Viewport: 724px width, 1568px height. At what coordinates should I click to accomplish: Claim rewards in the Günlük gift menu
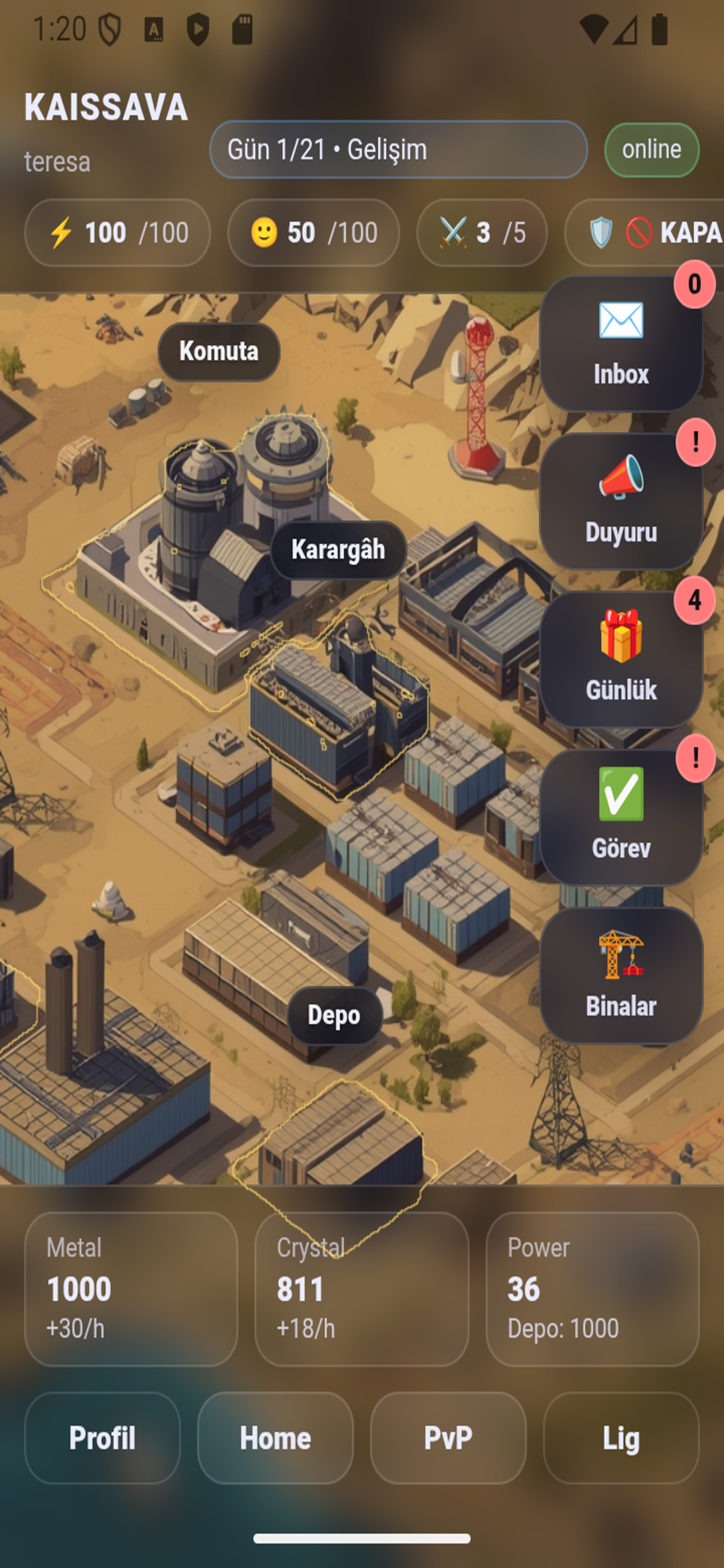(x=621, y=660)
